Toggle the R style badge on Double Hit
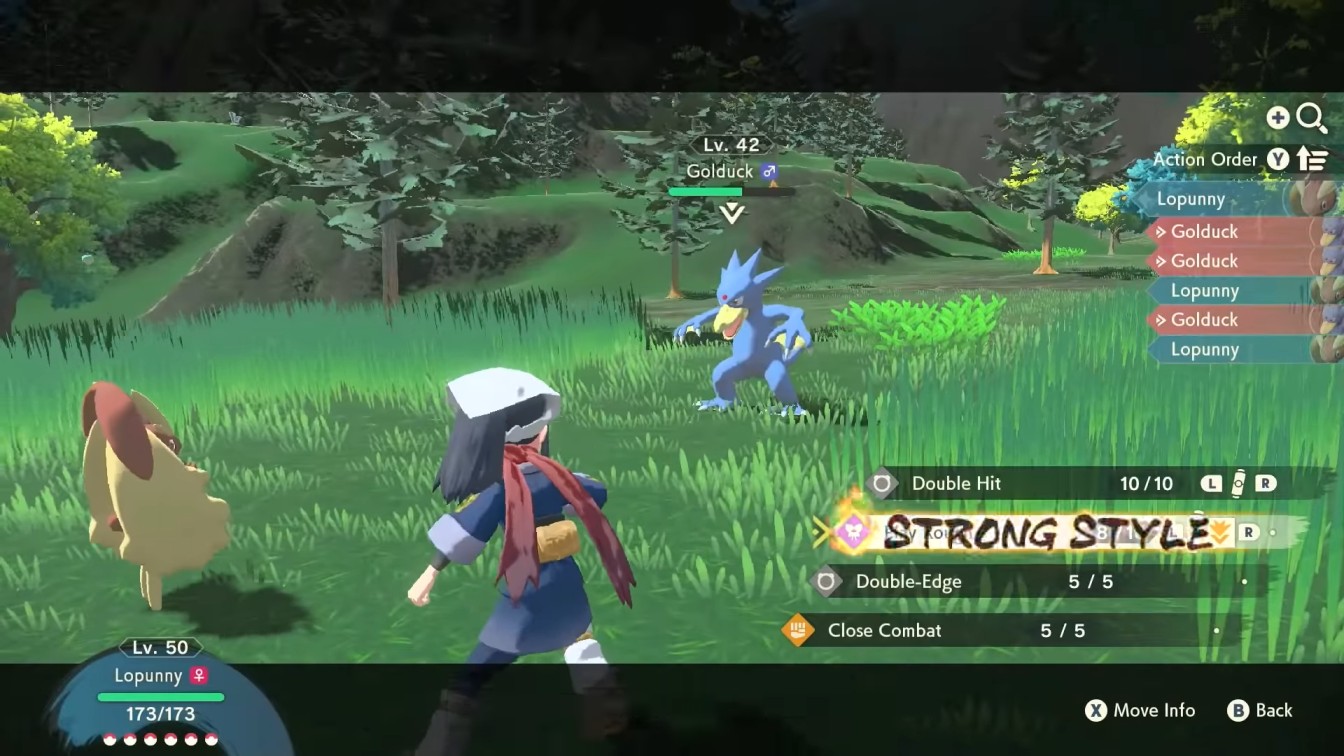1344x756 pixels. point(1267,483)
